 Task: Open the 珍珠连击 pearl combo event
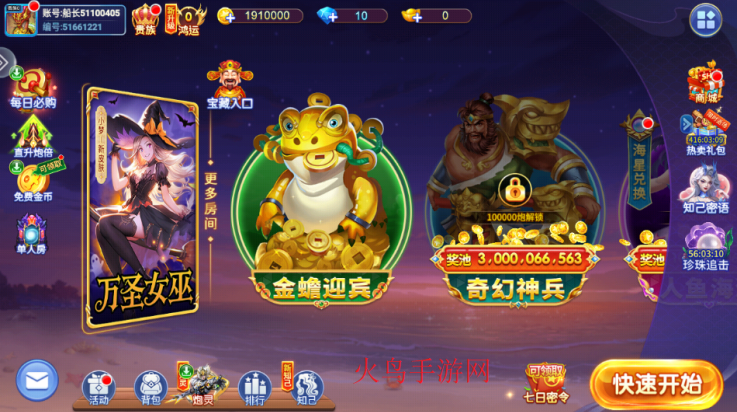coord(704,247)
